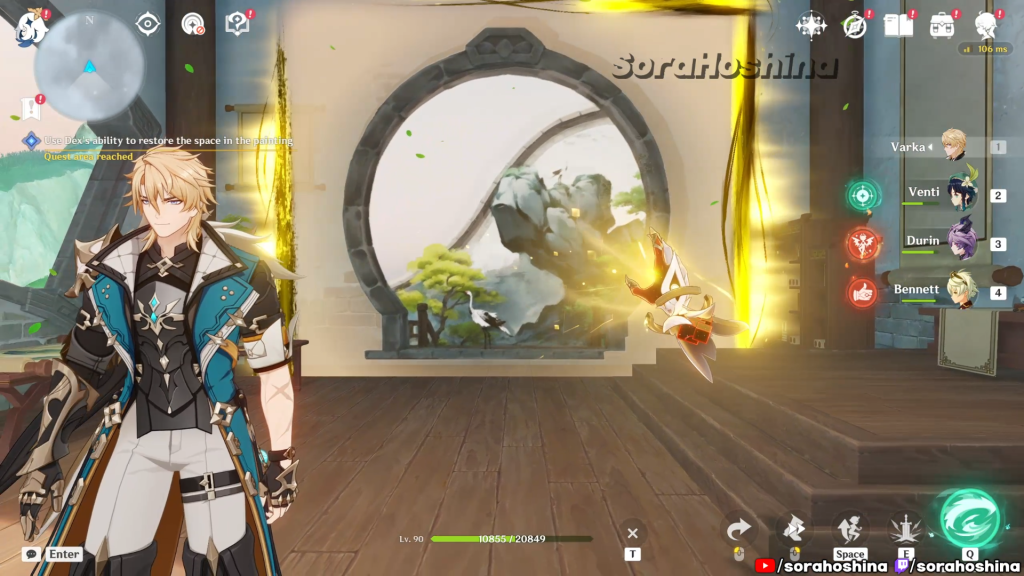Open the backpack inventory

942,25
